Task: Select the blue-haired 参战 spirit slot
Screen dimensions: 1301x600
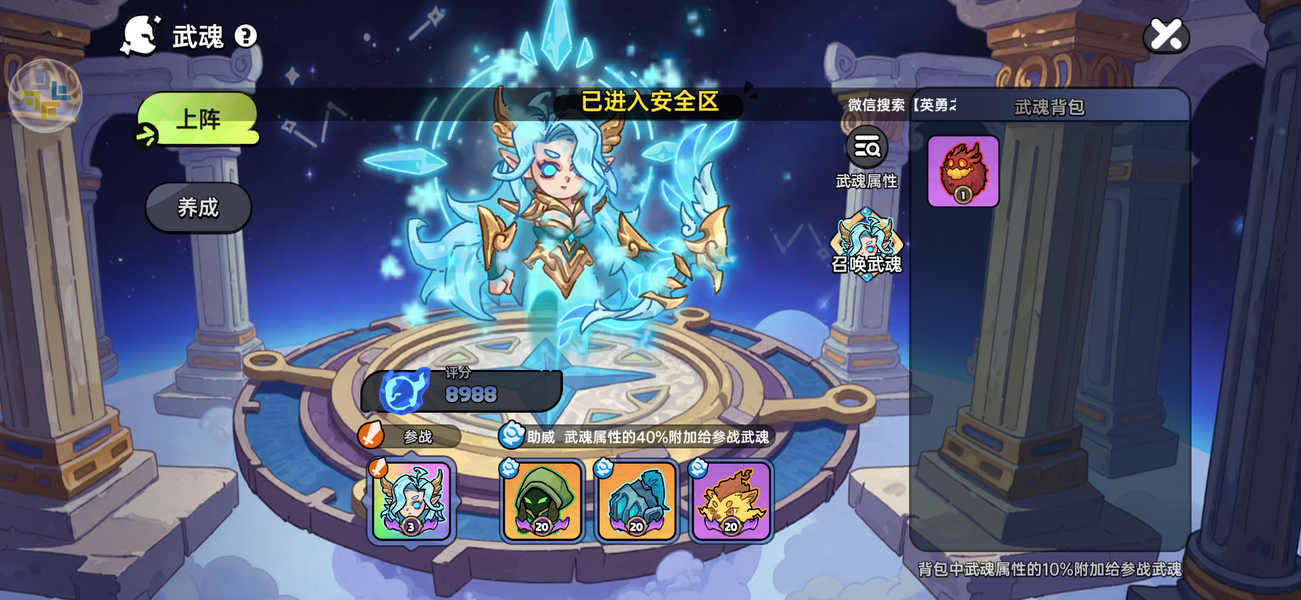Action: coord(411,501)
